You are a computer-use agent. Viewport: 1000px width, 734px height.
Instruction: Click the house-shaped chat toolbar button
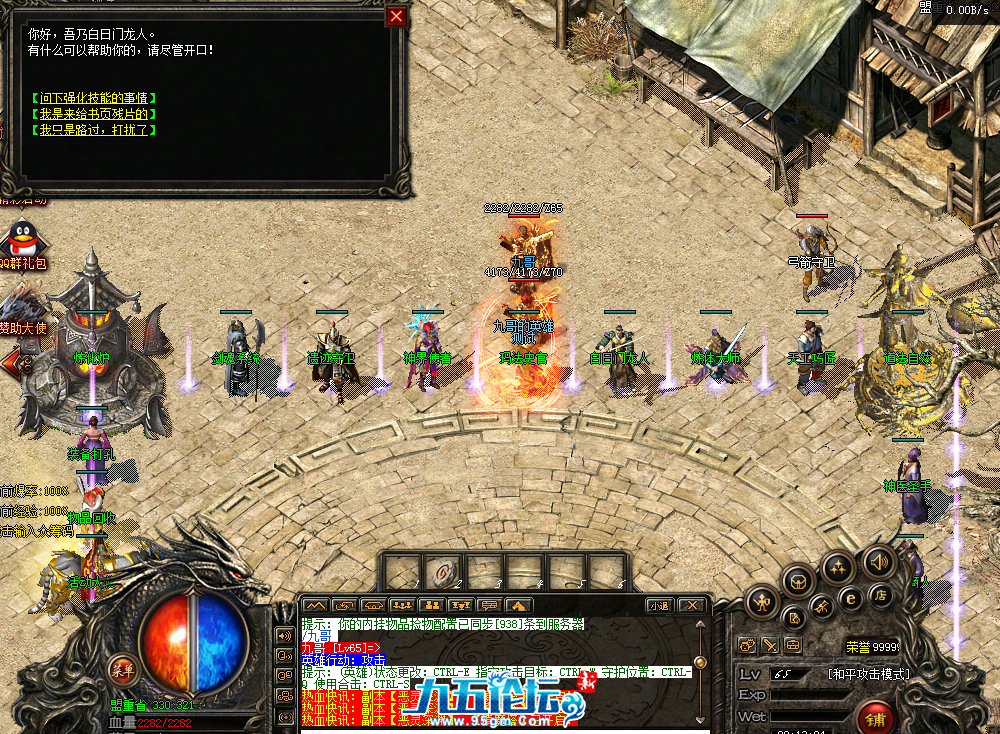pos(519,605)
